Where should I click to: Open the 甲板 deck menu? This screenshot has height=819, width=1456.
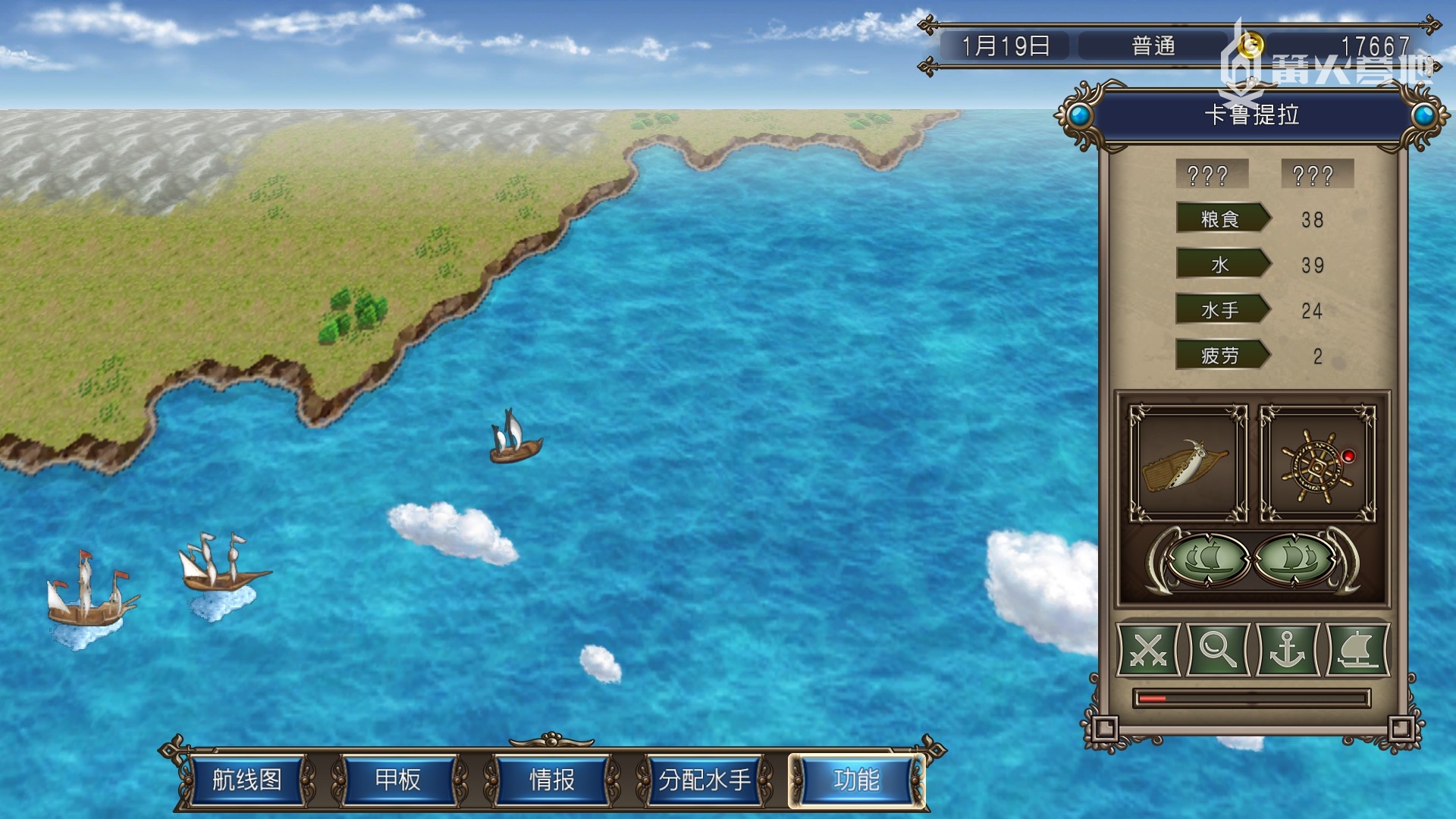tap(398, 780)
